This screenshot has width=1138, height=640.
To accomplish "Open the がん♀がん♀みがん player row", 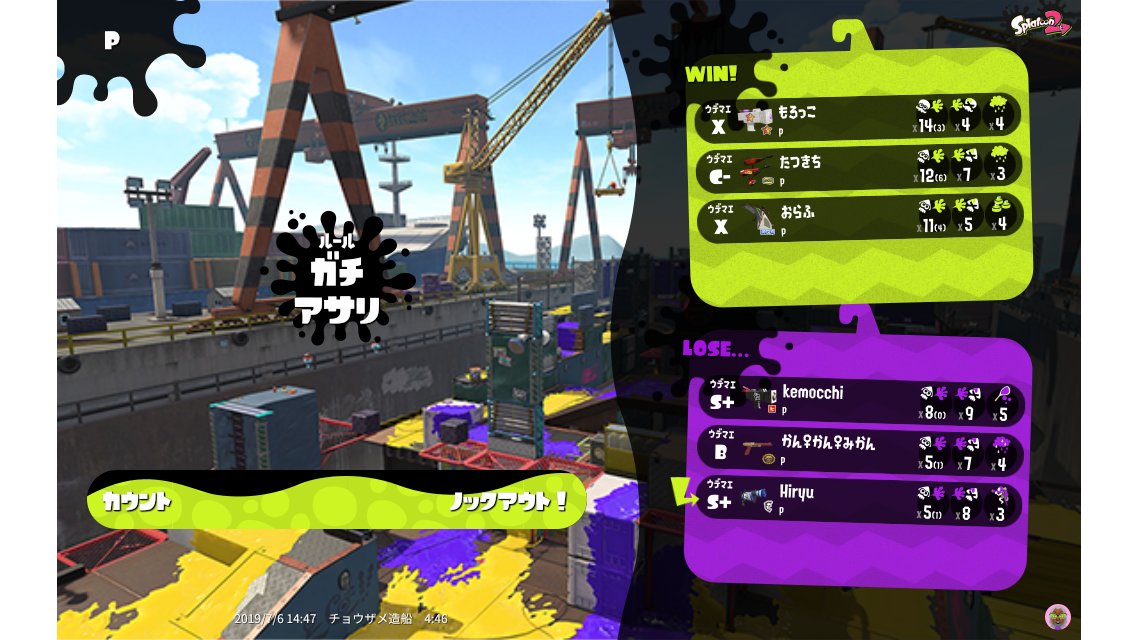I will click(860, 450).
